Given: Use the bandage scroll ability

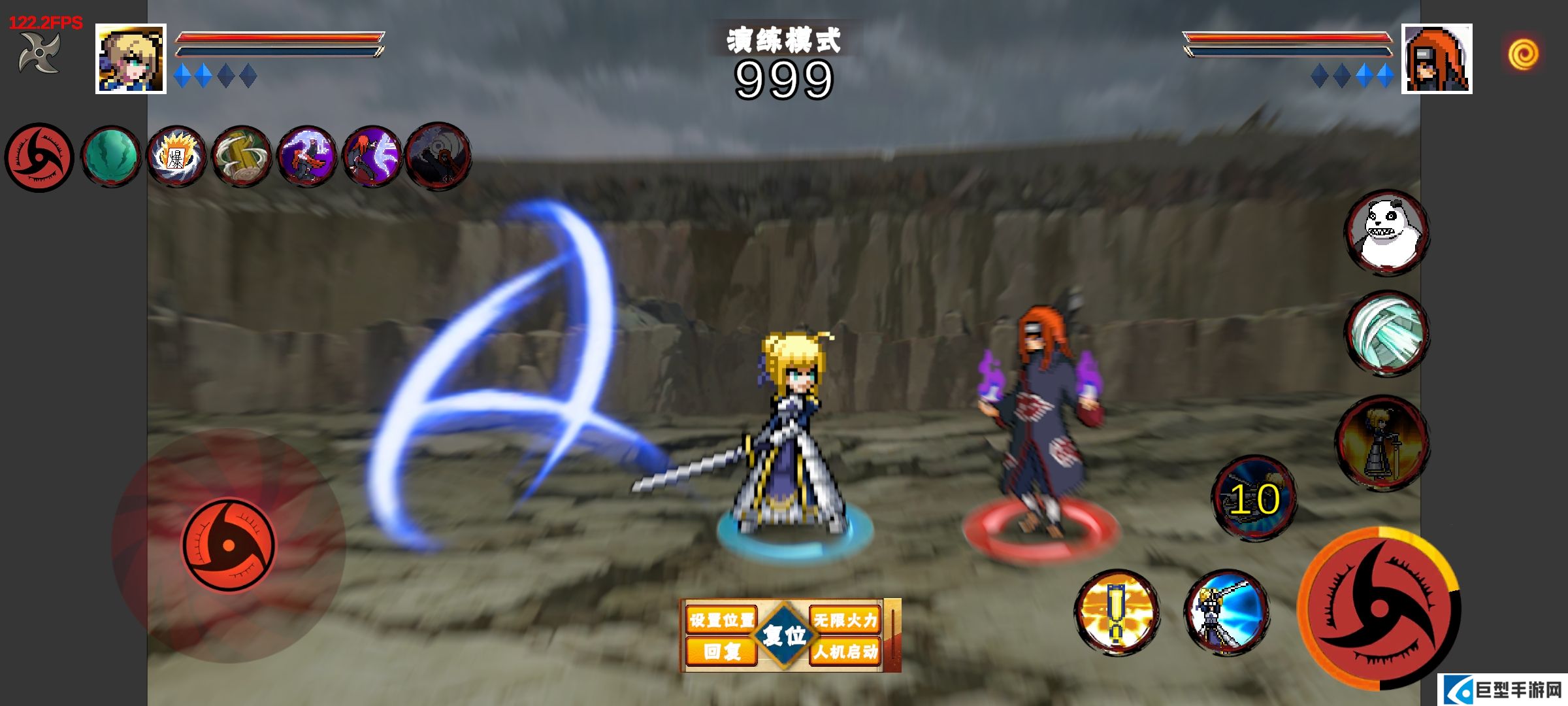Looking at the screenshot, I should (1386, 333).
